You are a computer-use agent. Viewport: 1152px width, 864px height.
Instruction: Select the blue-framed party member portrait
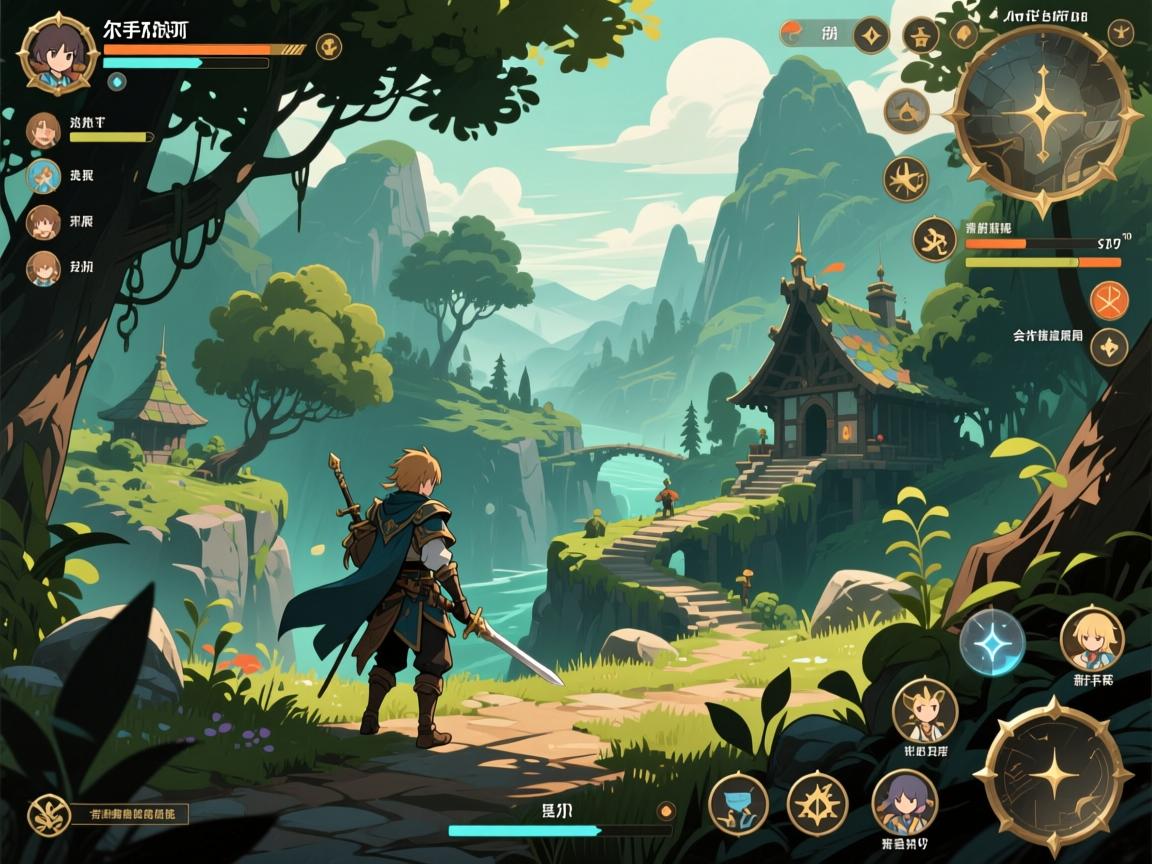pyautogui.click(x=44, y=176)
